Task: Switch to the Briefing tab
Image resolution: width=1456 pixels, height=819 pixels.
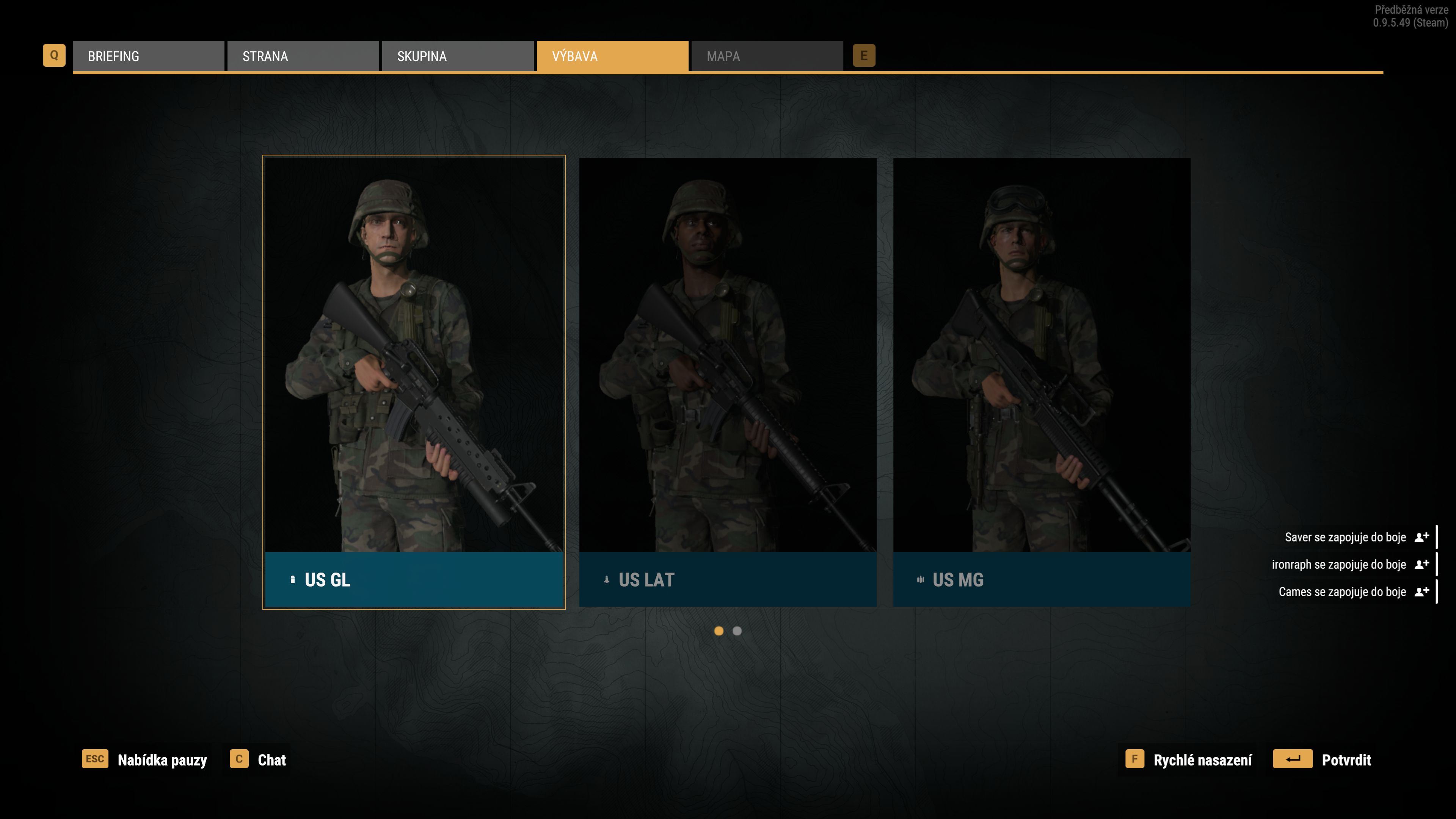Action: (148, 56)
